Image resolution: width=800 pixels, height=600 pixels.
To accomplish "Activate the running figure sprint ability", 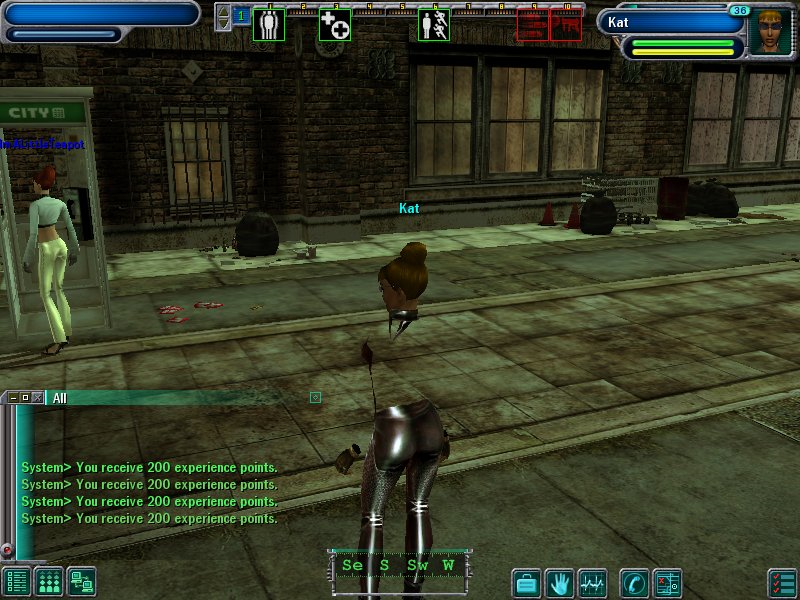I will tap(433, 25).
